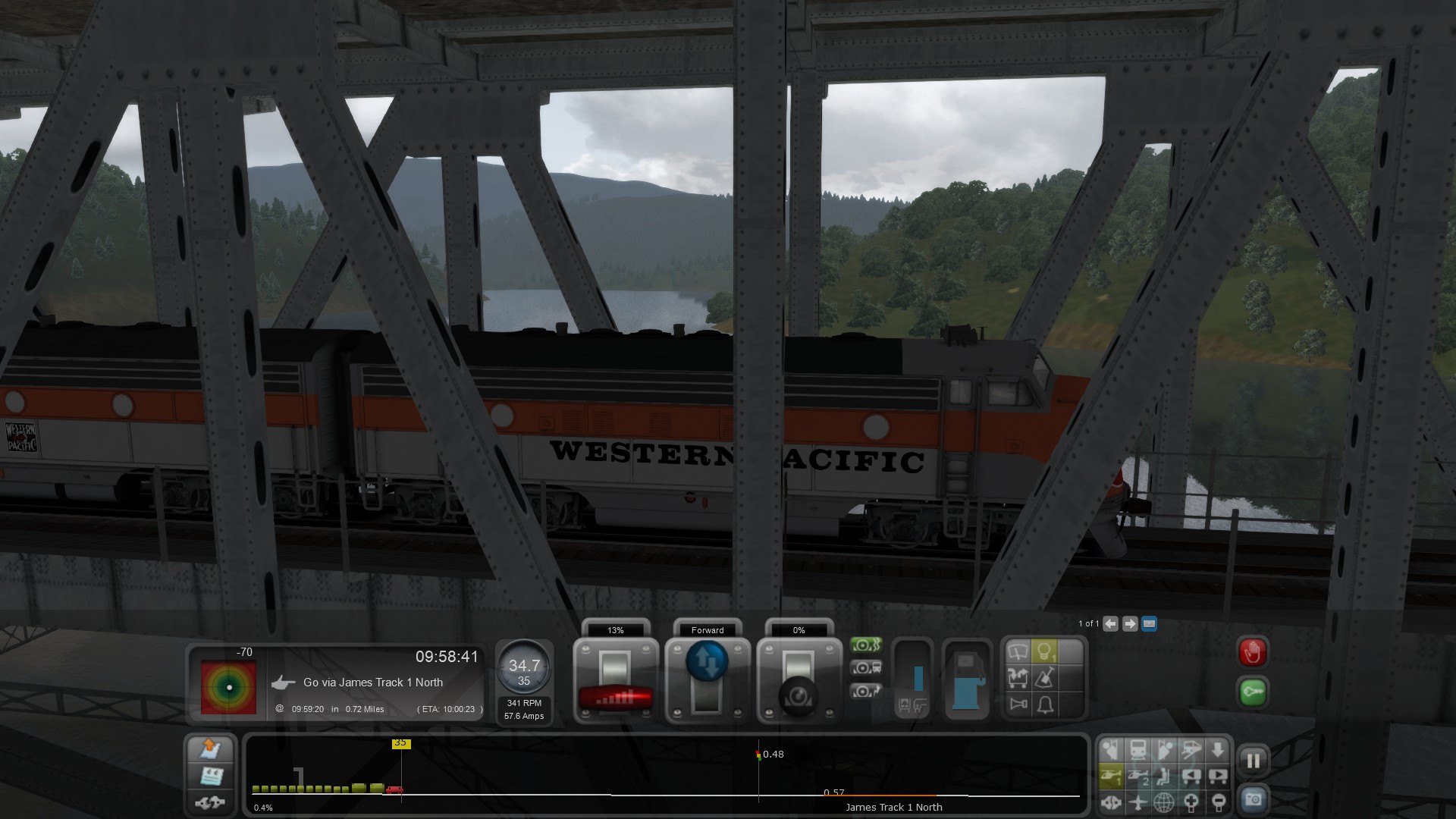Ring the locomotive bell
Image resolution: width=1456 pixels, height=819 pixels.
pos(1045,705)
